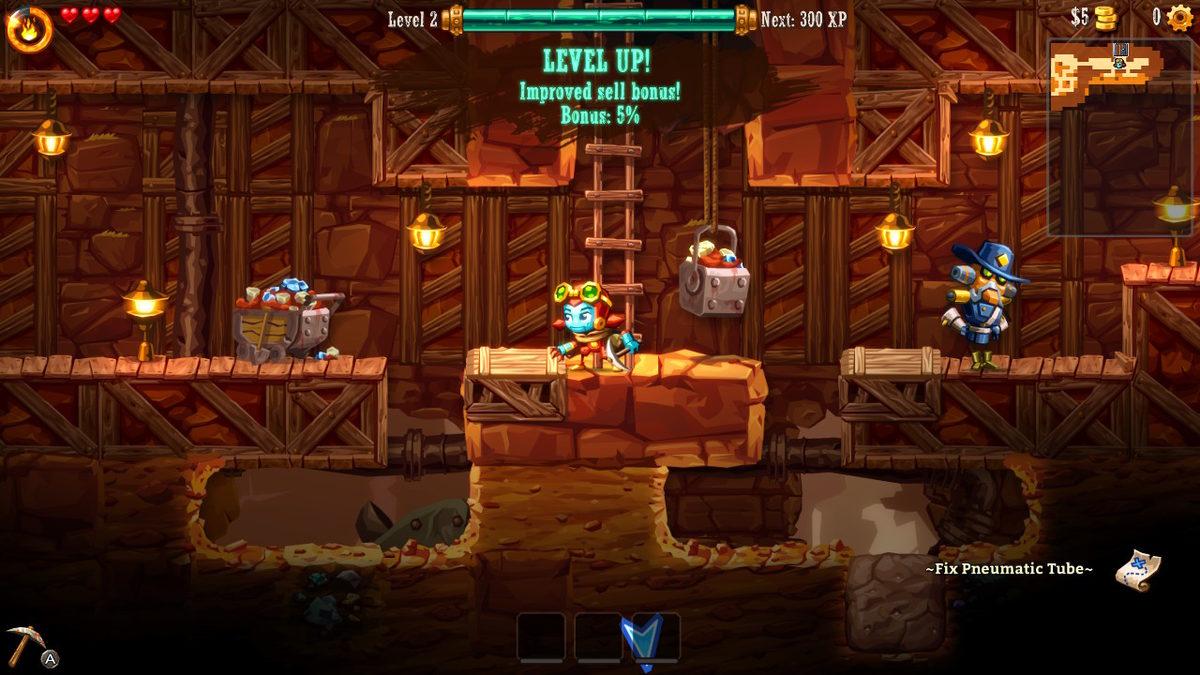The image size is (1200, 675).
Task: Click the gold coins money icon
Action: point(1105,18)
